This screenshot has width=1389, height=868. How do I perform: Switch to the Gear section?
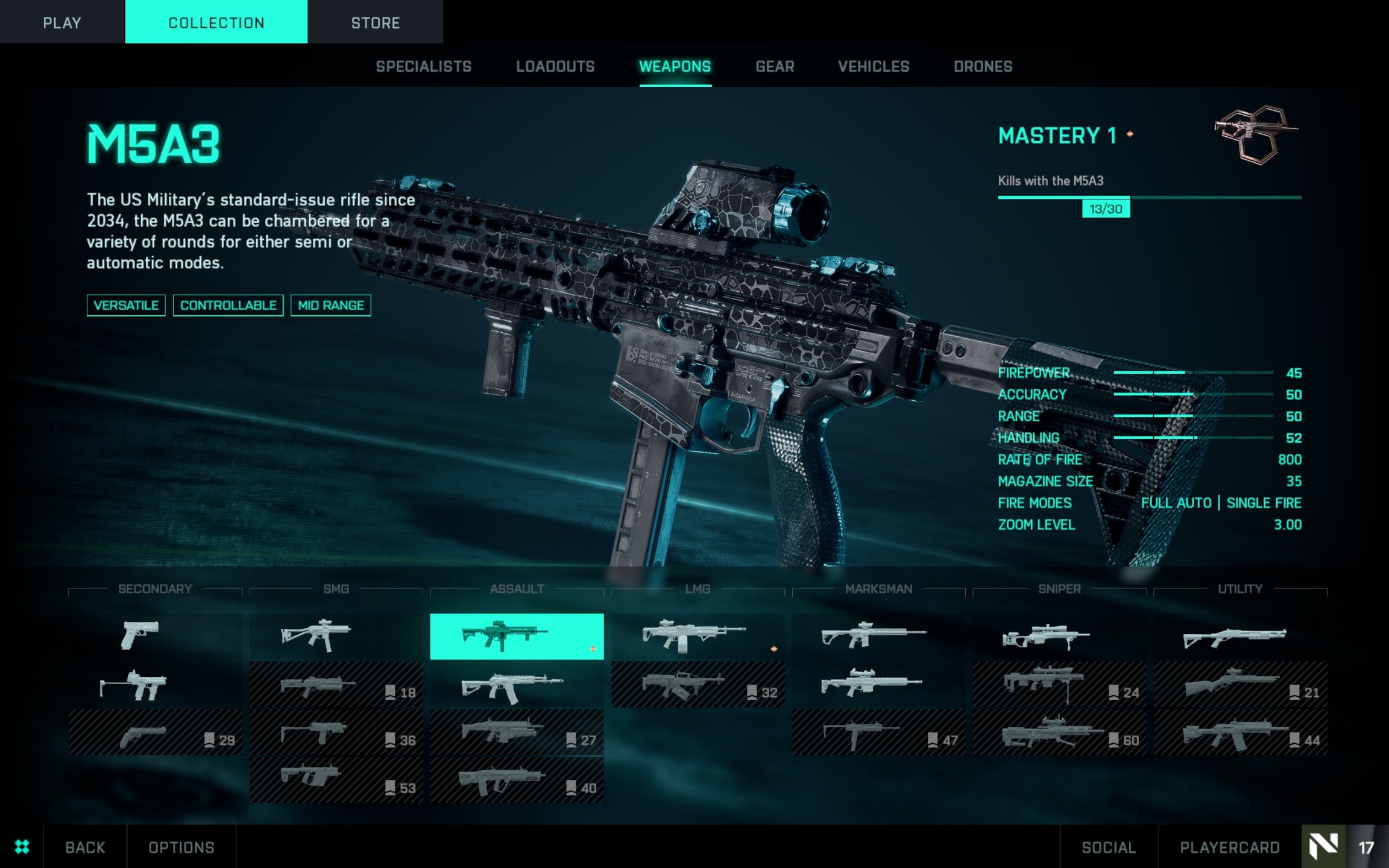pyautogui.click(x=775, y=66)
